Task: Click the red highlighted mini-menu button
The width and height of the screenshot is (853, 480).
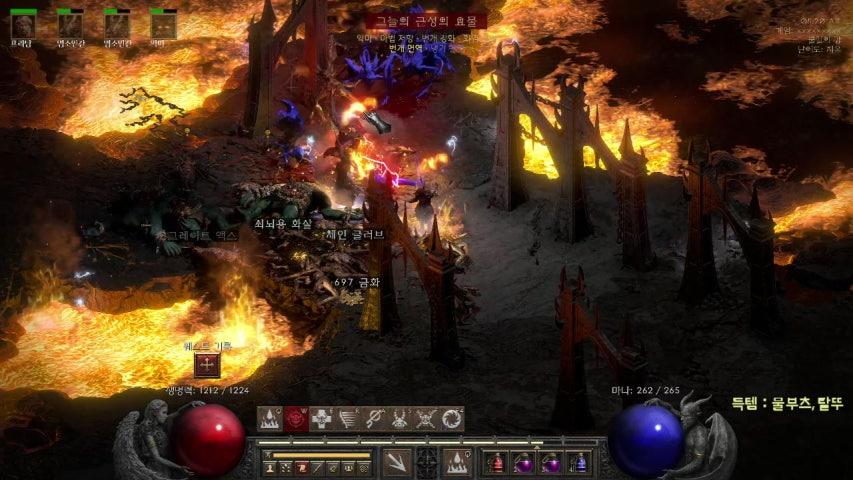Action: 300,468
